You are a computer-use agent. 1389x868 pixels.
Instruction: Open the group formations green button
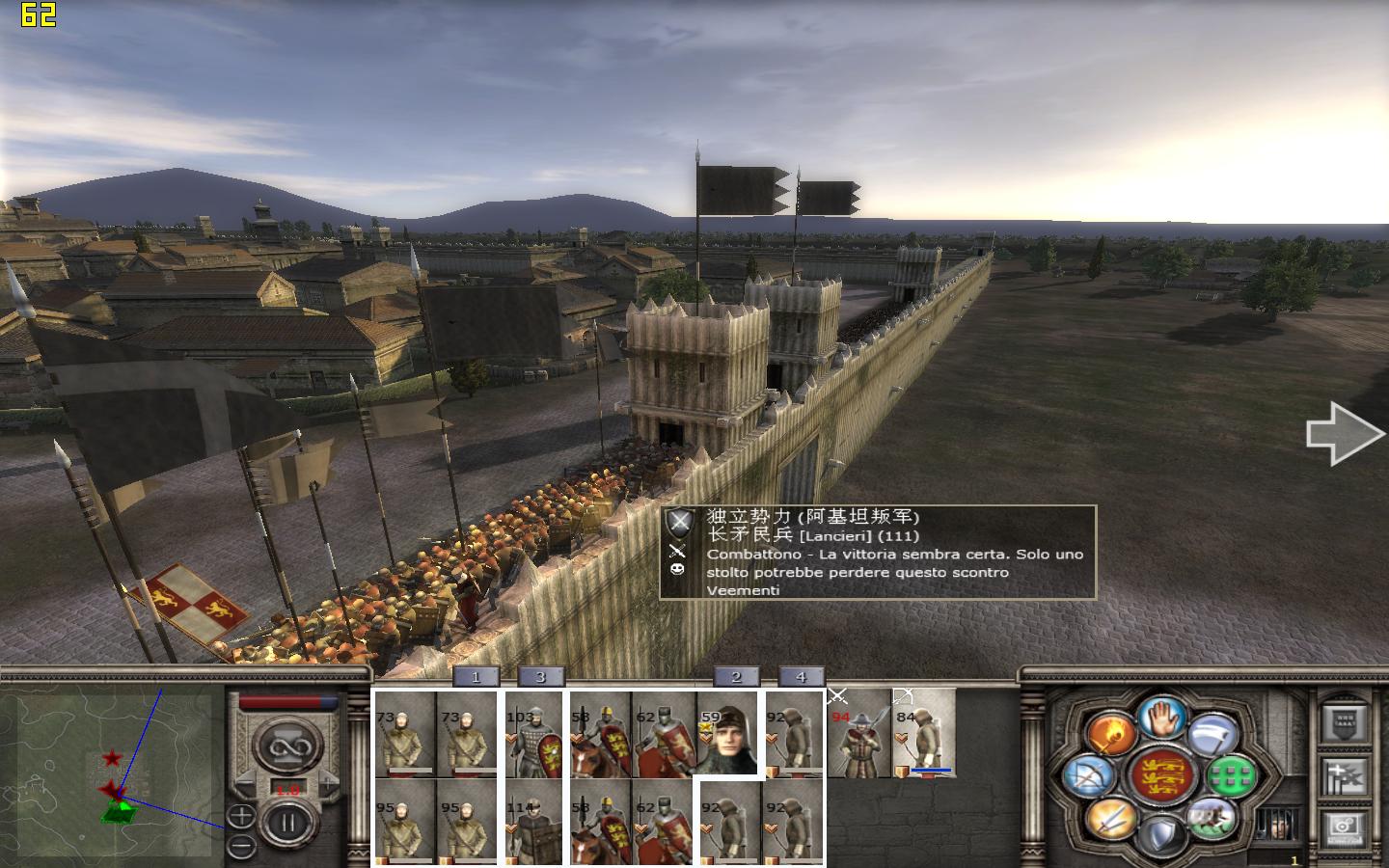(x=1231, y=774)
